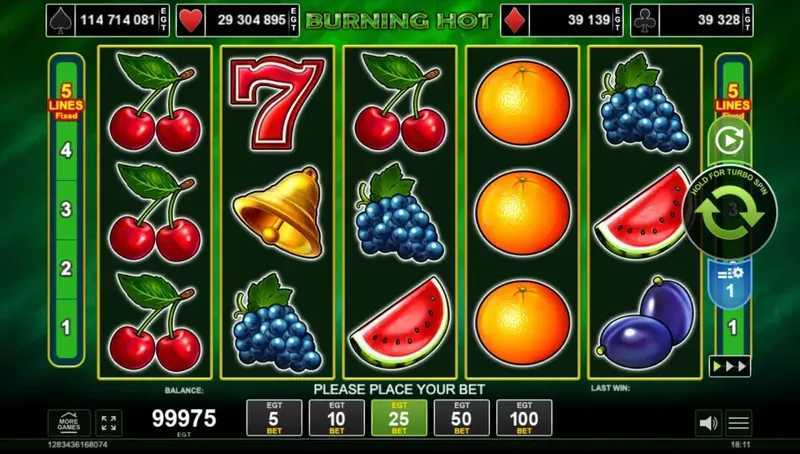Choose the 10 EGT bet option
Viewport: 800px width, 454px height.
[336, 418]
